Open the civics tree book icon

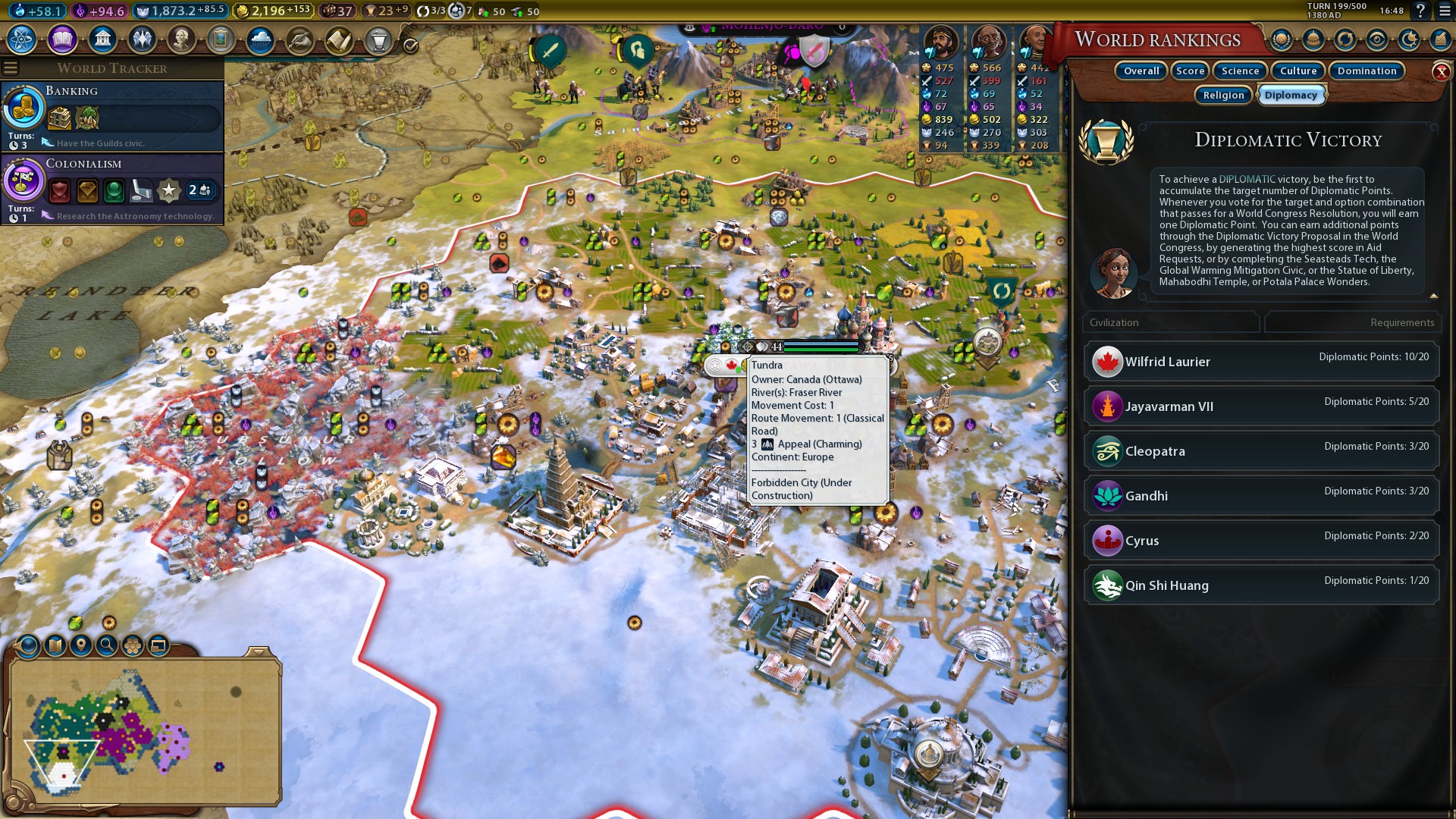(x=62, y=39)
